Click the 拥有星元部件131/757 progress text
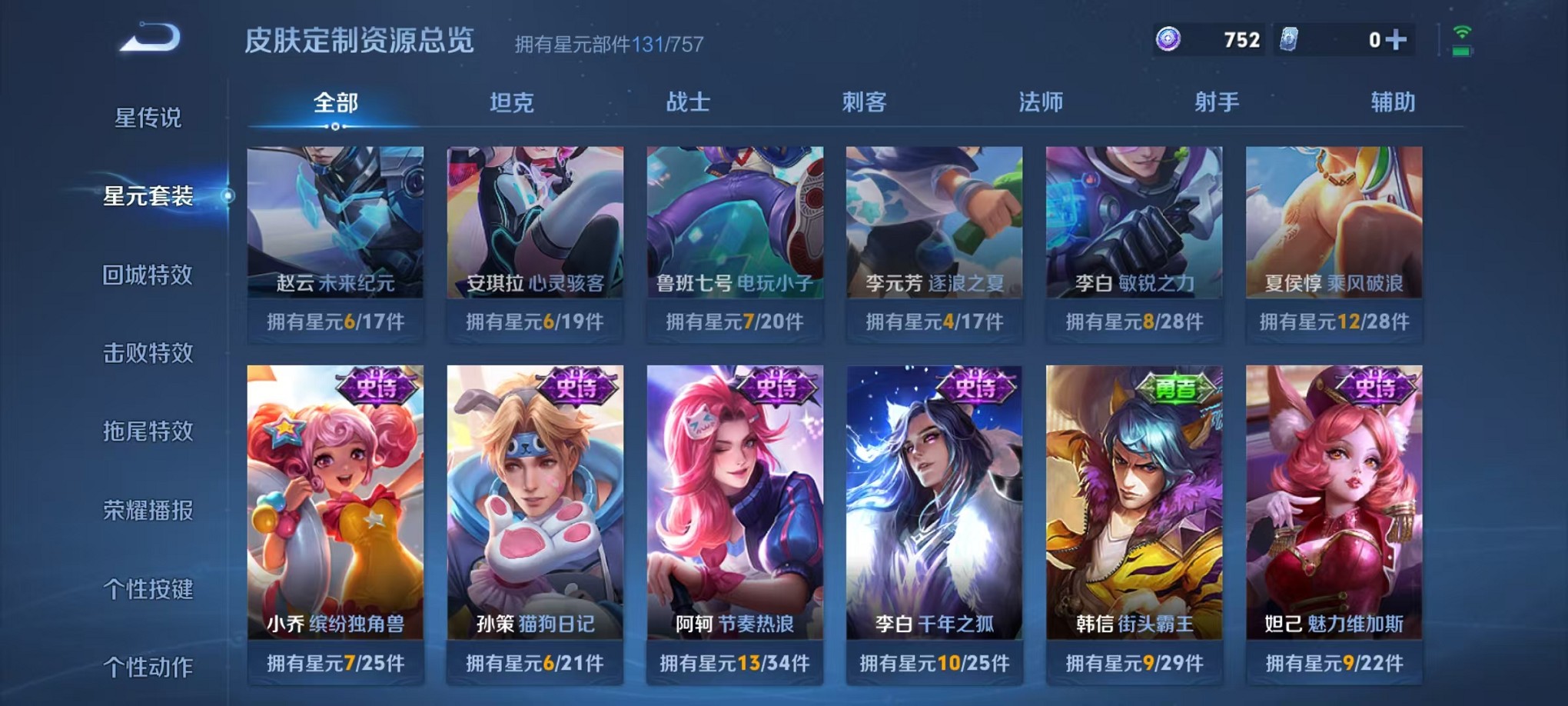The width and height of the screenshot is (1568, 706). point(609,44)
